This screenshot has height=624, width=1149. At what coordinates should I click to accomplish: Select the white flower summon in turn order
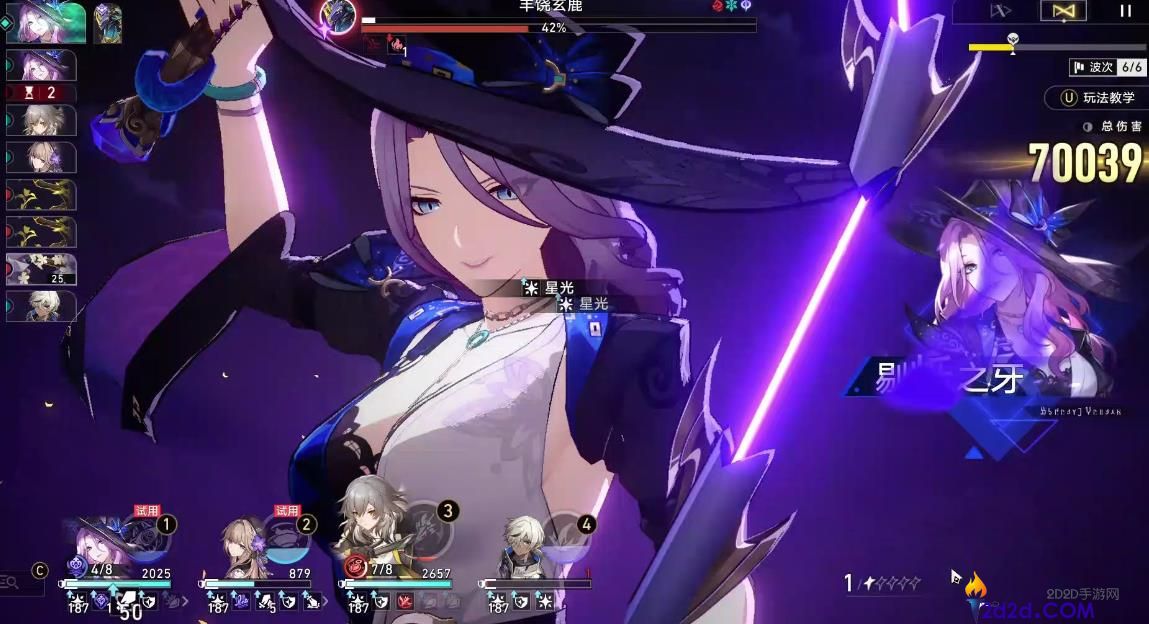41,269
